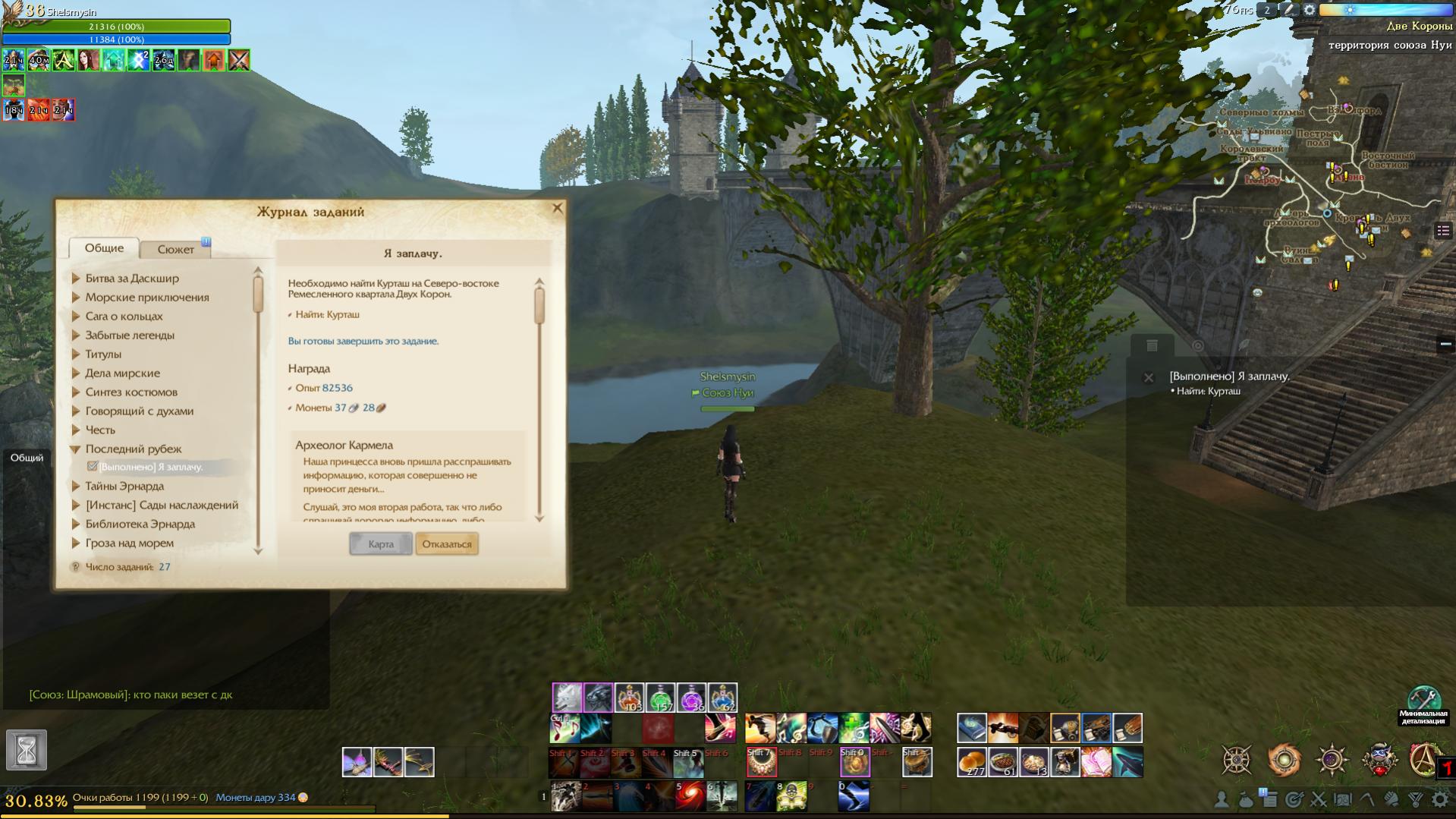Expand the Битва за Даскшир category
Image resolution: width=1456 pixels, height=819 pixels.
pos(76,279)
